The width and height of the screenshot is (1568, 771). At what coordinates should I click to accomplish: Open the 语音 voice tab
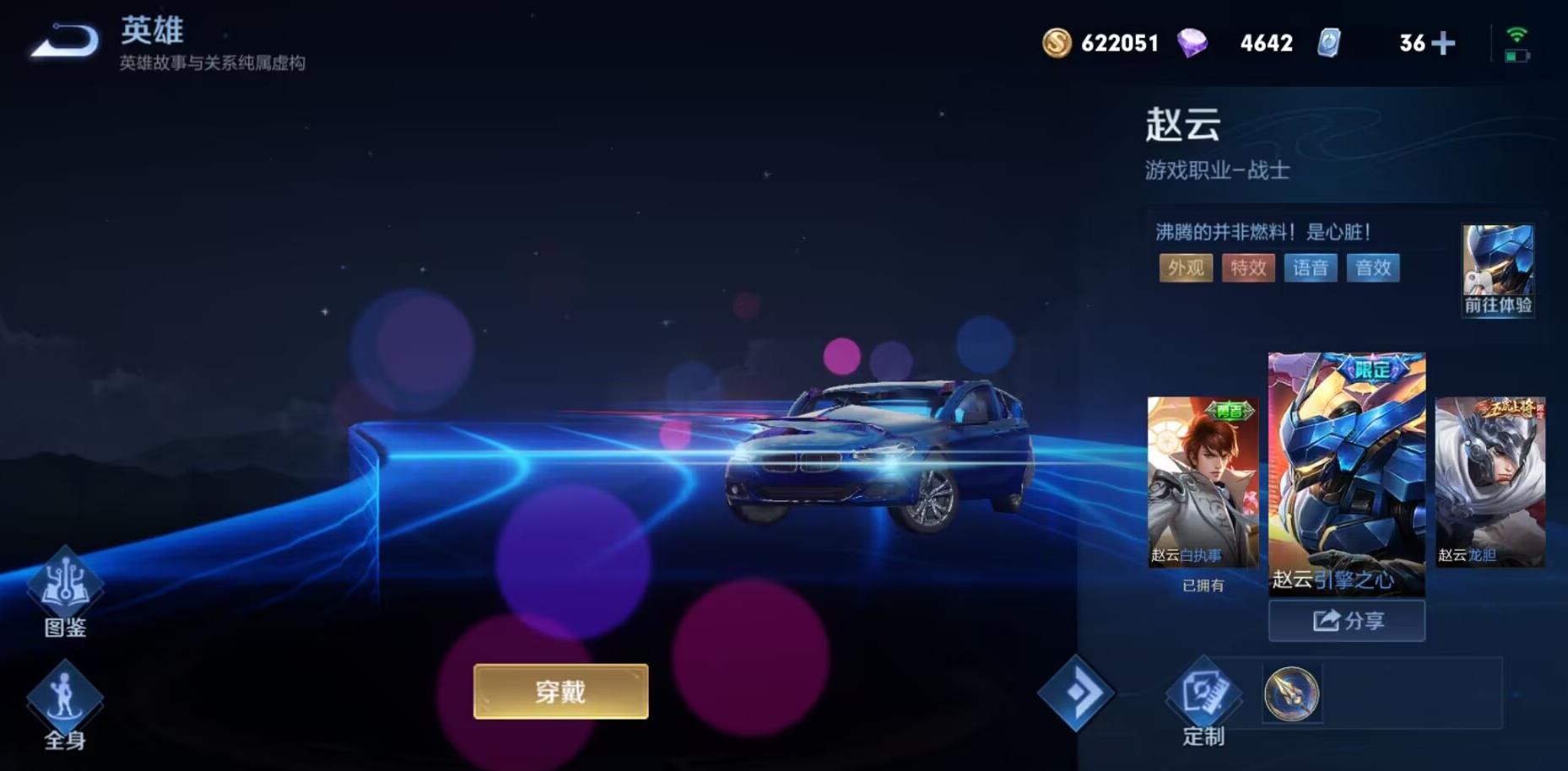coord(1311,268)
